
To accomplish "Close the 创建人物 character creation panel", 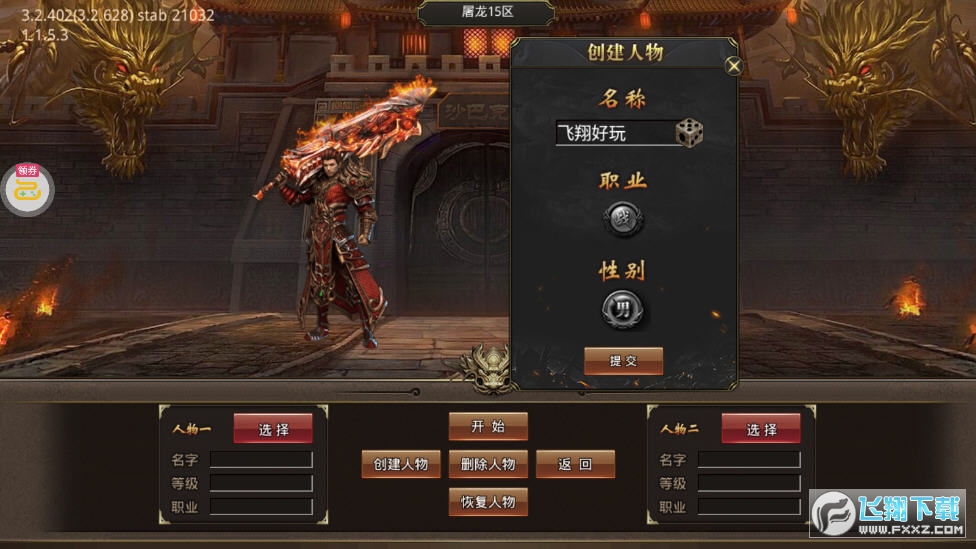I will (734, 67).
